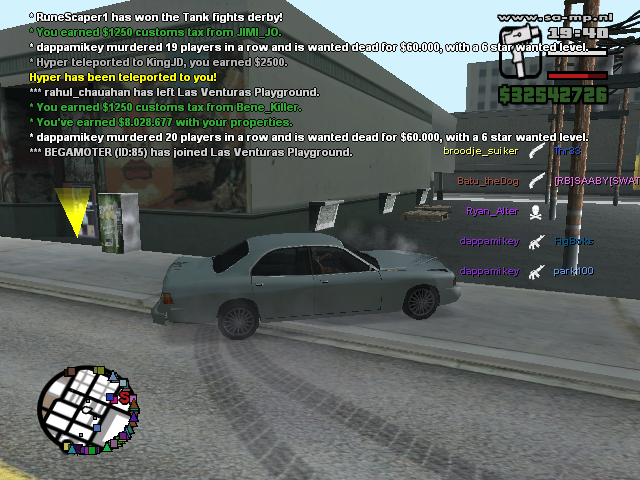Click the Thr33 victim name in kill feed
Viewport: 640px width, 480px height.
(x=567, y=151)
